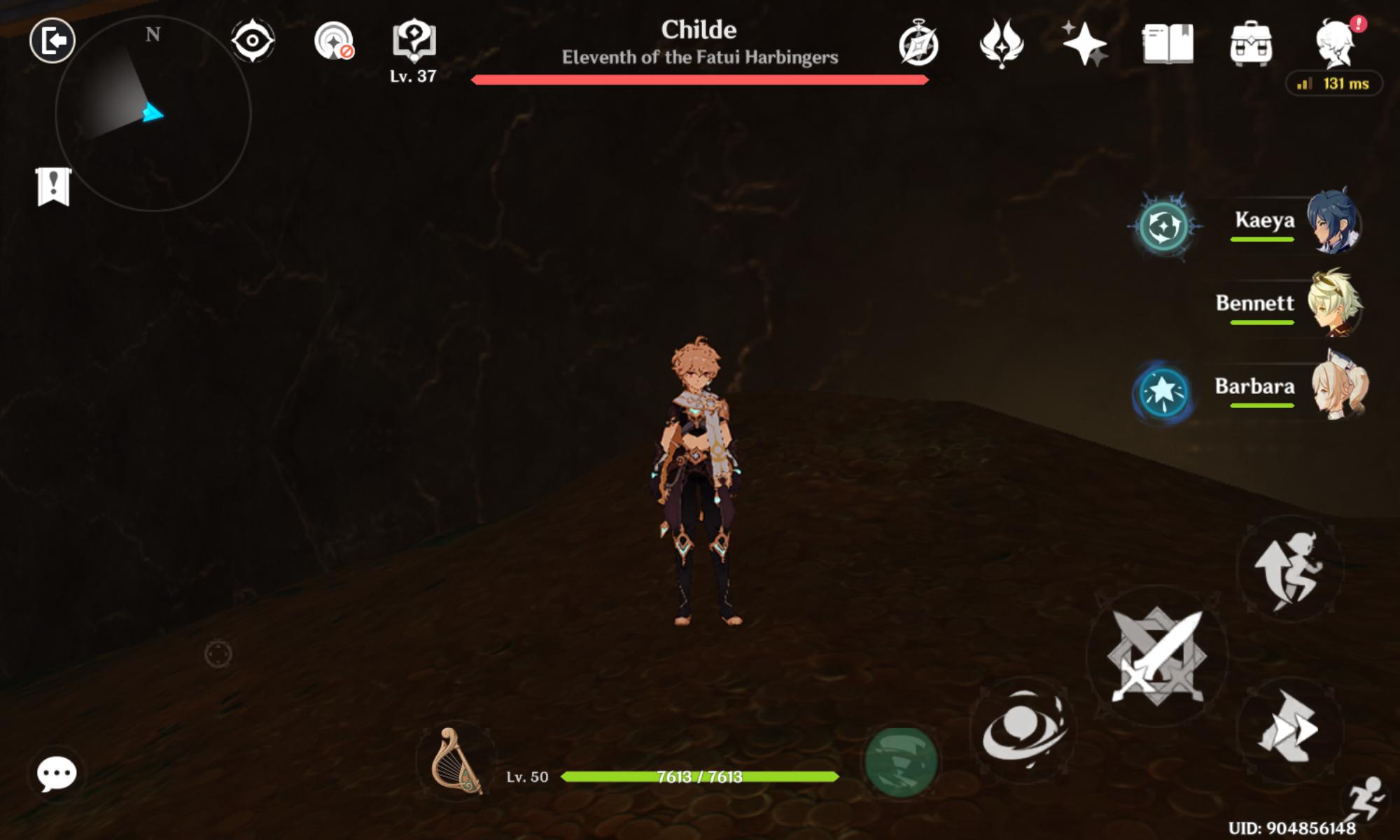The height and width of the screenshot is (840, 1400).
Task: Open the Paimon menu via character portrait
Action: point(1333,43)
